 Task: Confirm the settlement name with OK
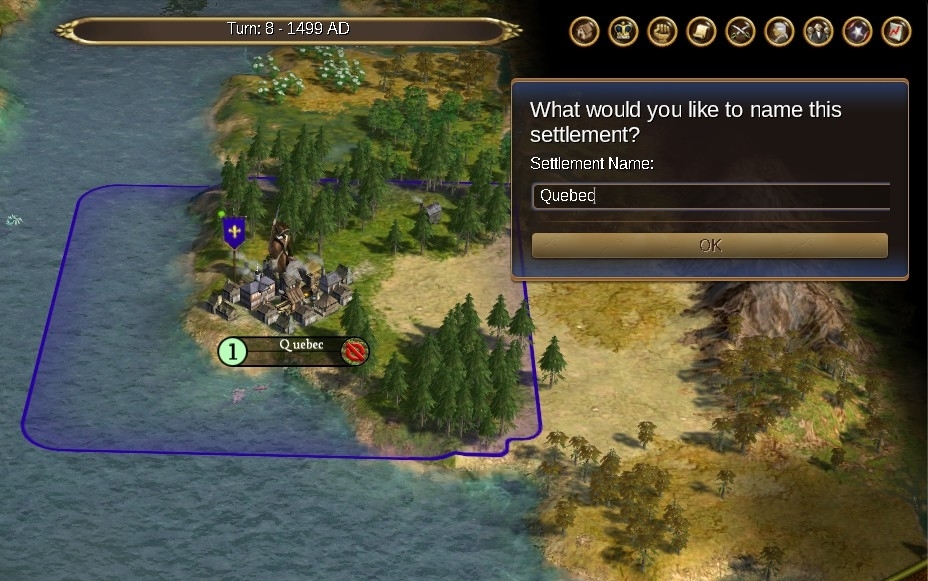point(709,245)
